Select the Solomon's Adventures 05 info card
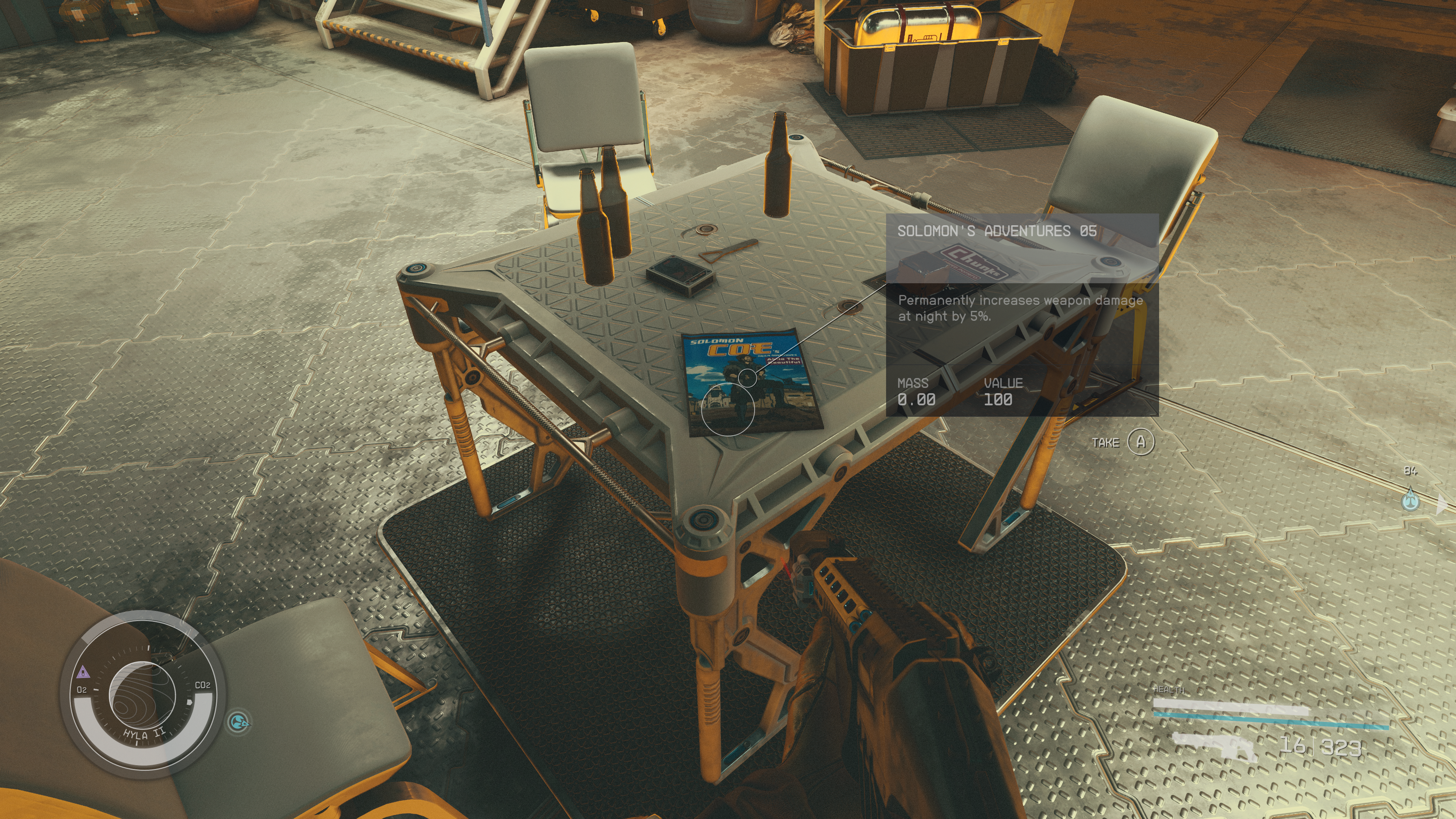1456x819 pixels. tap(1022, 315)
